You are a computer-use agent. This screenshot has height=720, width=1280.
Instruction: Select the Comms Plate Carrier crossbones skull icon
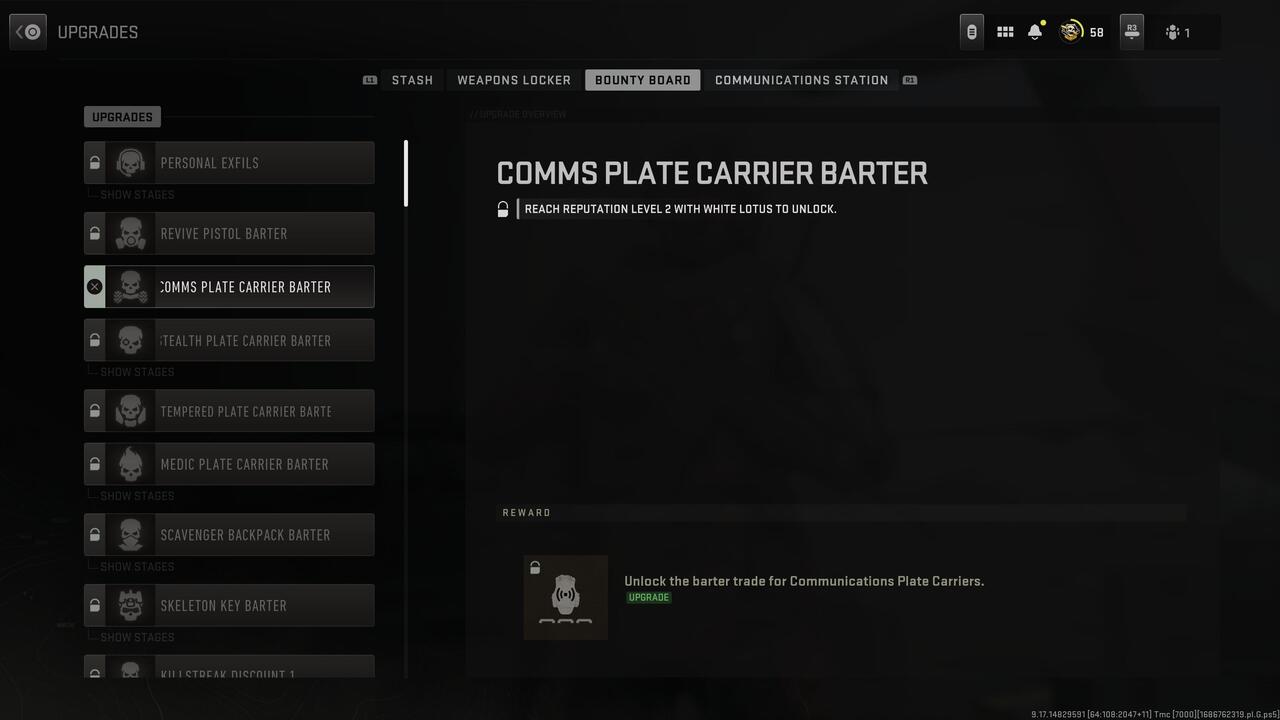pyautogui.click(x=131, y=287)
